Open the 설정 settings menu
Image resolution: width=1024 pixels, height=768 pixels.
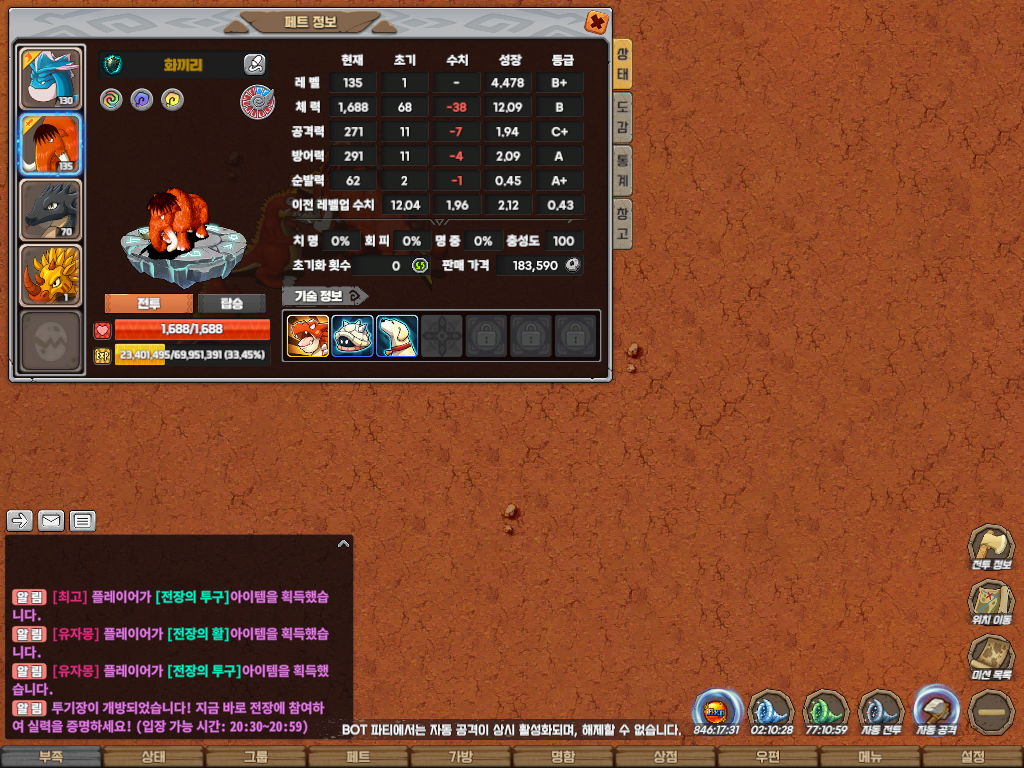click(972, 757)
